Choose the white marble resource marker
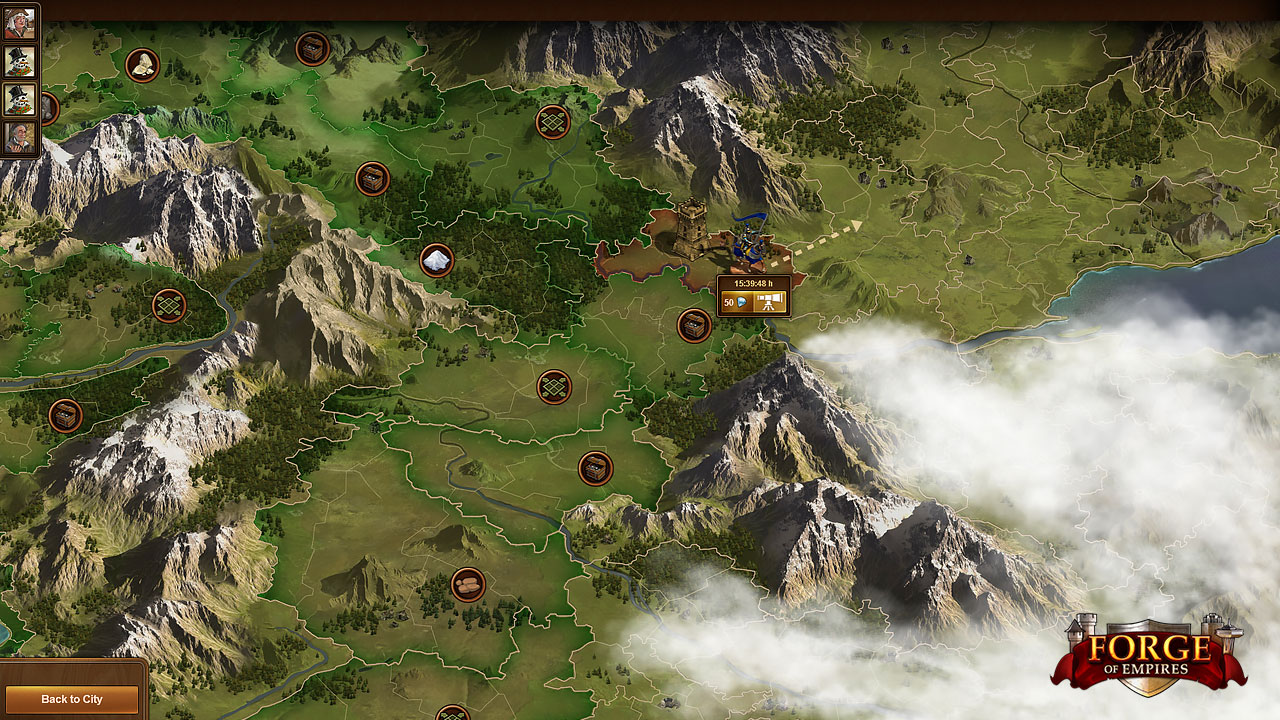Image resolution: width=1280 pixels, height=720 pixels. click(437, 261)
